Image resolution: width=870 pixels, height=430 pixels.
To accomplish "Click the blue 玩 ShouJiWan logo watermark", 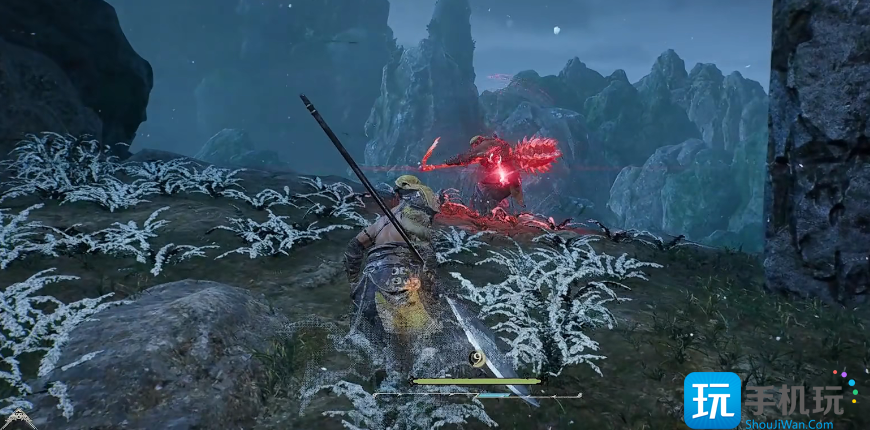I will pos(712,399).
